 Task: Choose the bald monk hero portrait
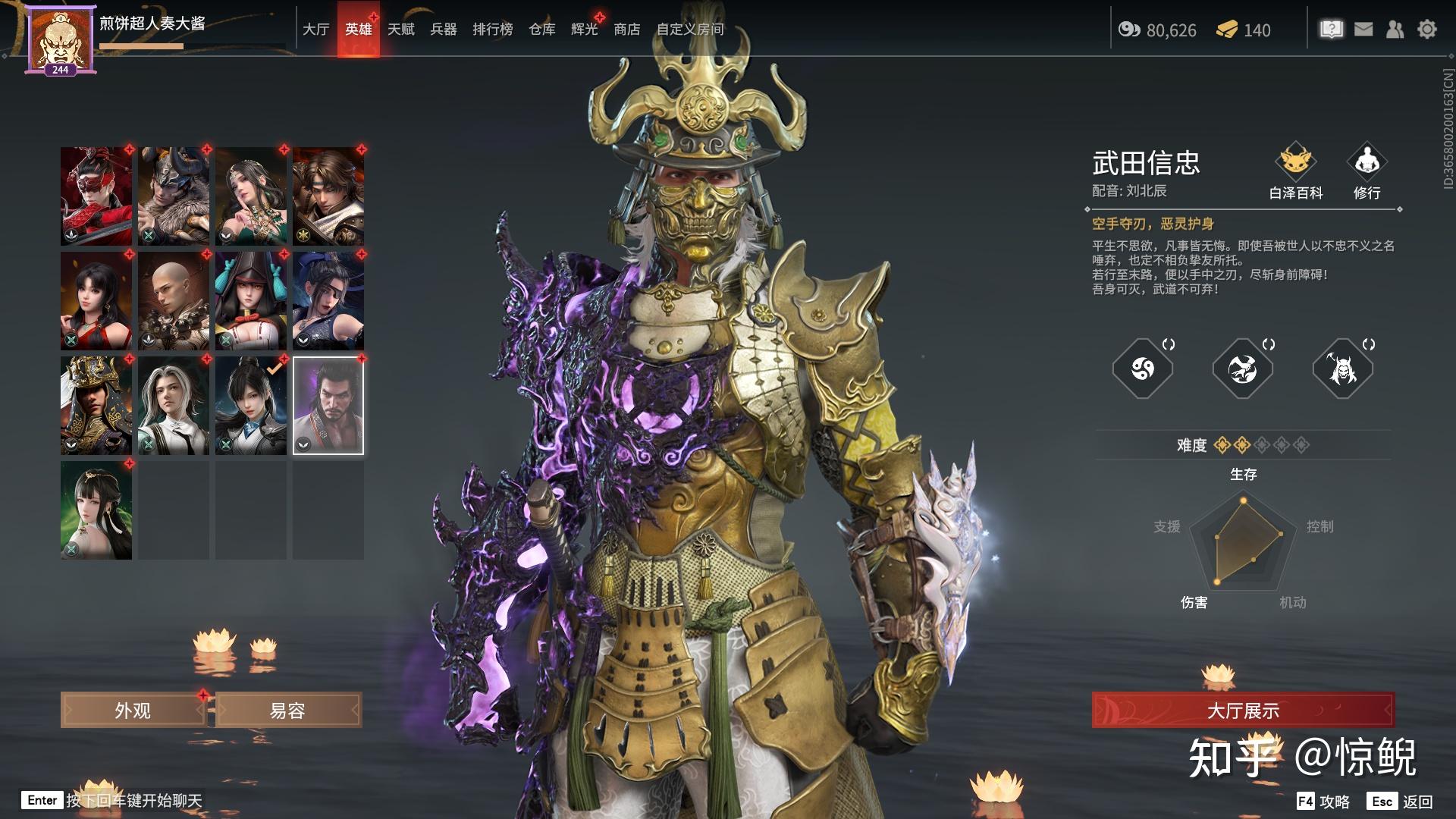pos(174,301)
